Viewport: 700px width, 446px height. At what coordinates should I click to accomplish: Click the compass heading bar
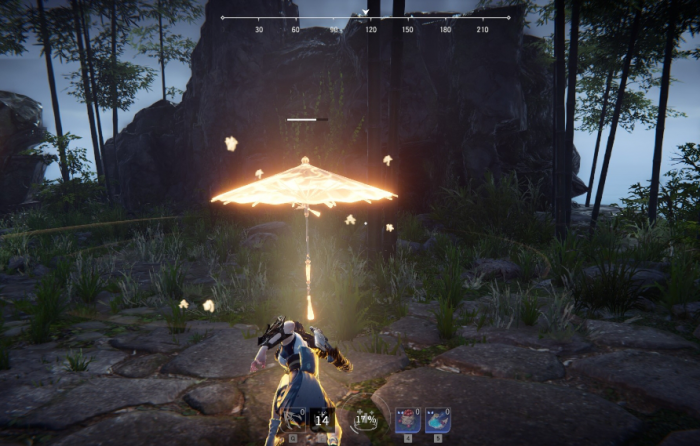[x=365, y=18]
